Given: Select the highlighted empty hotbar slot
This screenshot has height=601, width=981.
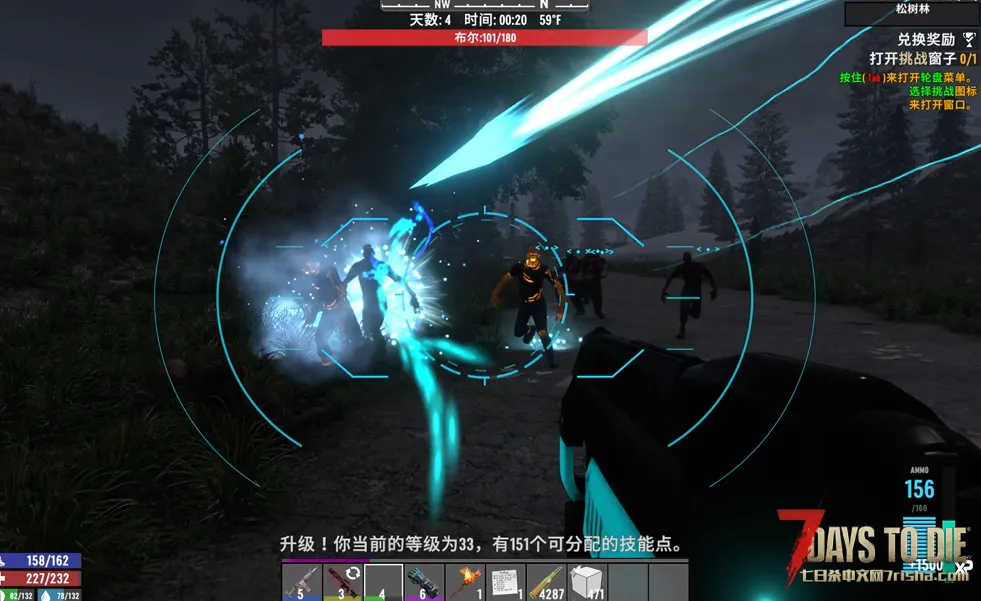Looking at the screenshot, I should click(x=384, y=582).
